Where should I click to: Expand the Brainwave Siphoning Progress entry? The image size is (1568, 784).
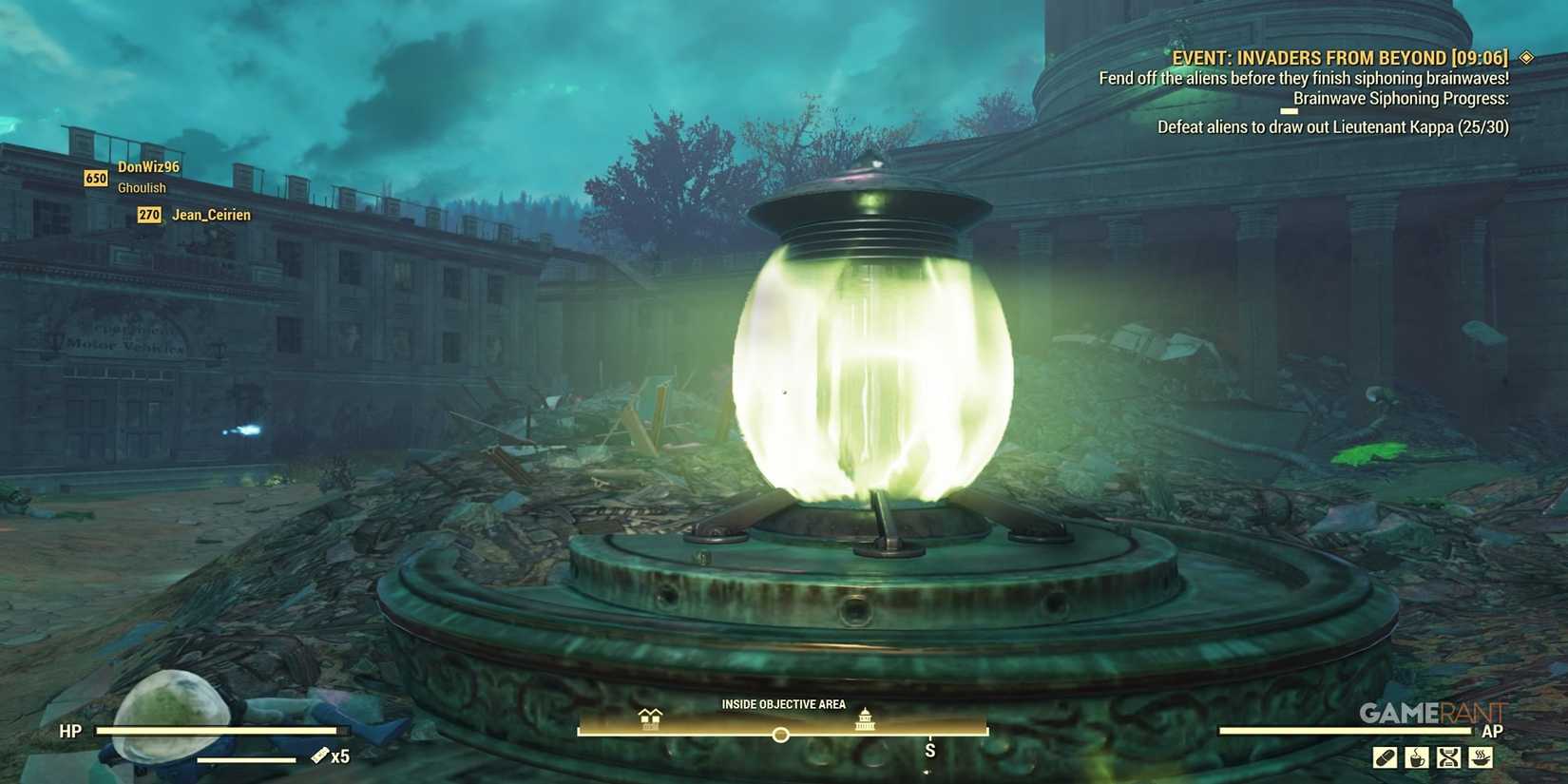pos(1402,98)
